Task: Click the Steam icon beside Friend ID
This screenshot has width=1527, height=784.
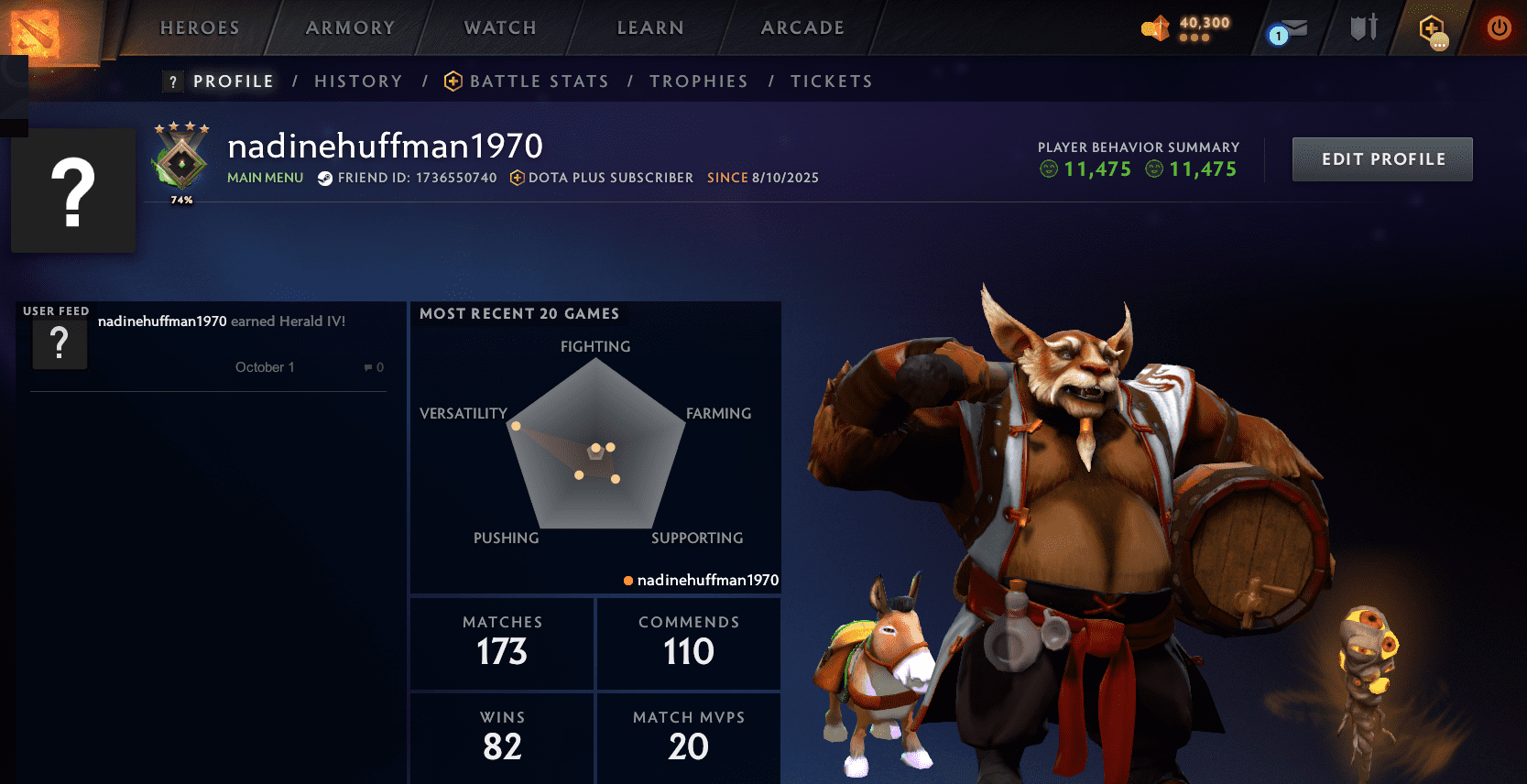Action: pyautogui.click(x=325, y=179)
